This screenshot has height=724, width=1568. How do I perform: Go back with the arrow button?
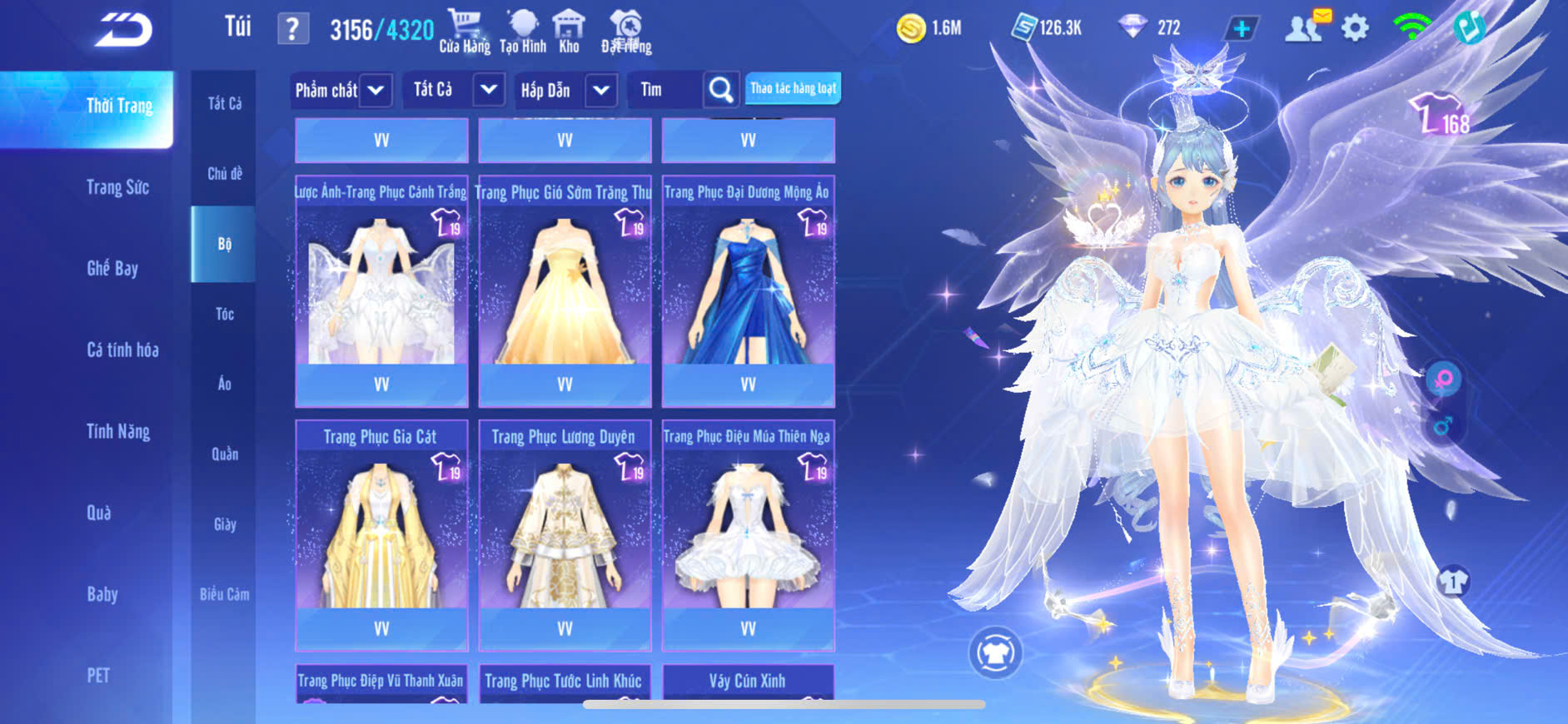click(125, 31)
